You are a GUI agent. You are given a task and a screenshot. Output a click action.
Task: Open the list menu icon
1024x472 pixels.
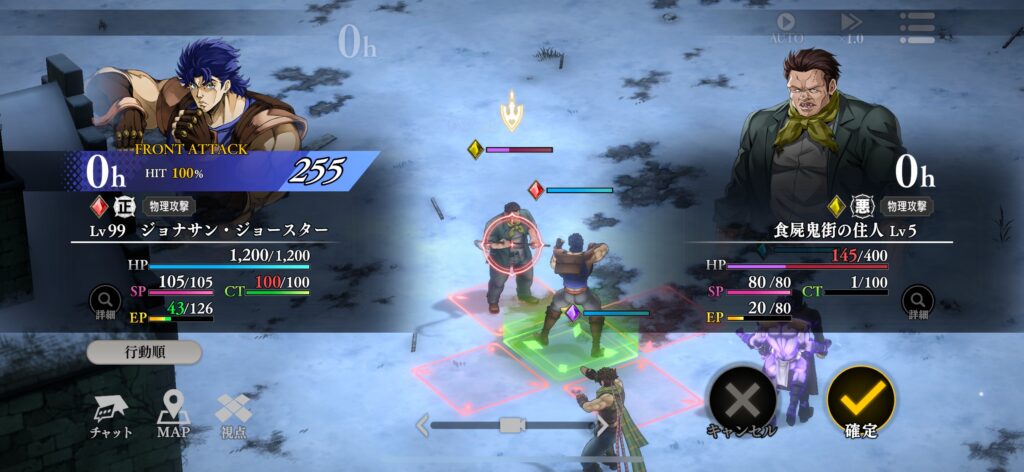tap(916, 27)
